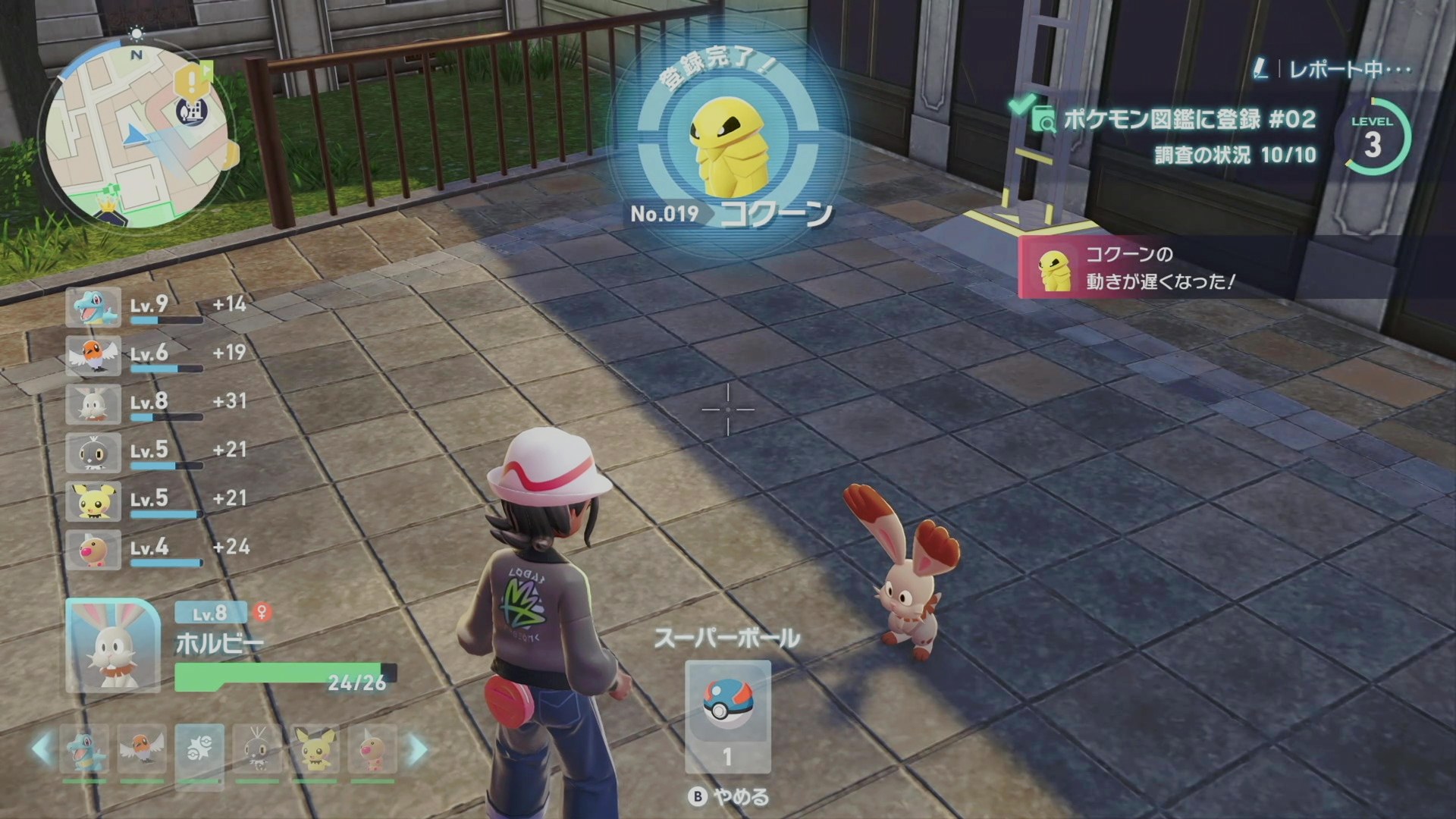Screen dimensions: 1456x819
Task: Click the exclamation mission marker on minimap
Action: coord(190,79)
